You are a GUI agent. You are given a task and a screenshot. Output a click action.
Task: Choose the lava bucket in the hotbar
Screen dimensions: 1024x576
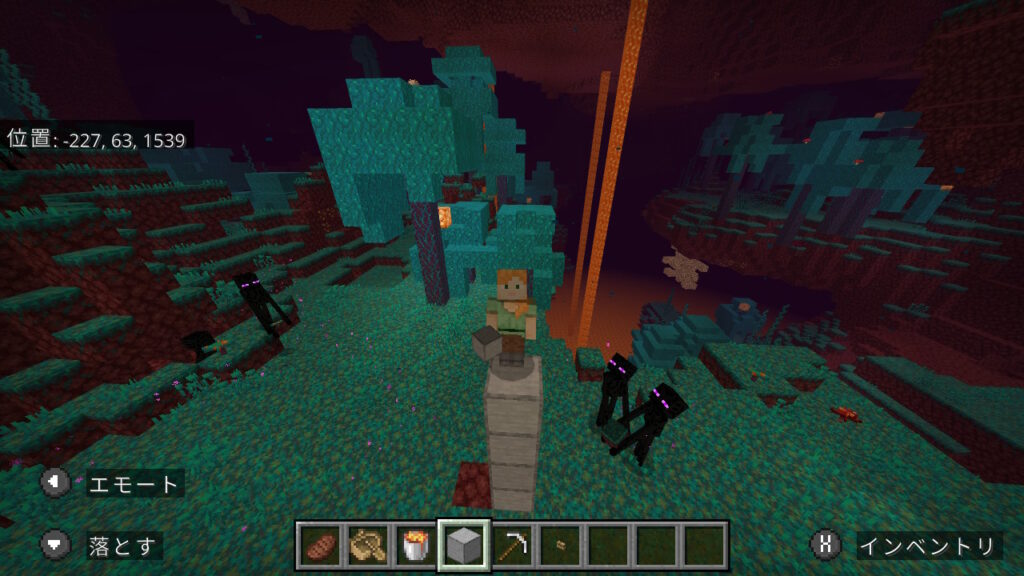(x=414, y=546)
